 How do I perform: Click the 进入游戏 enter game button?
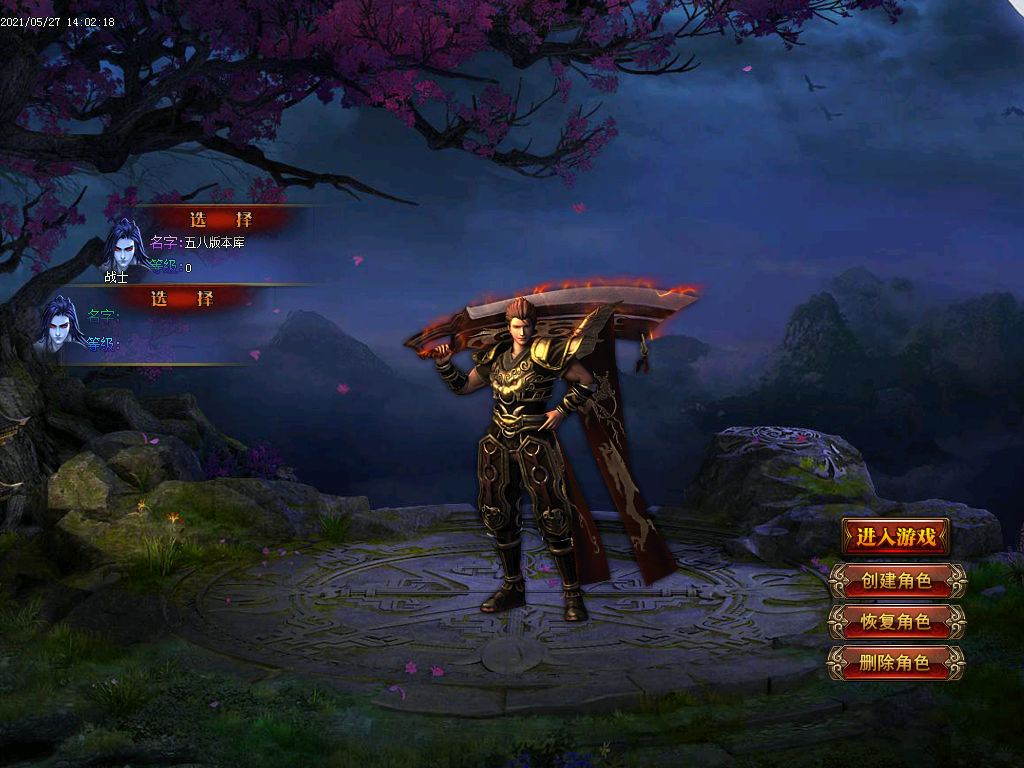895,537
